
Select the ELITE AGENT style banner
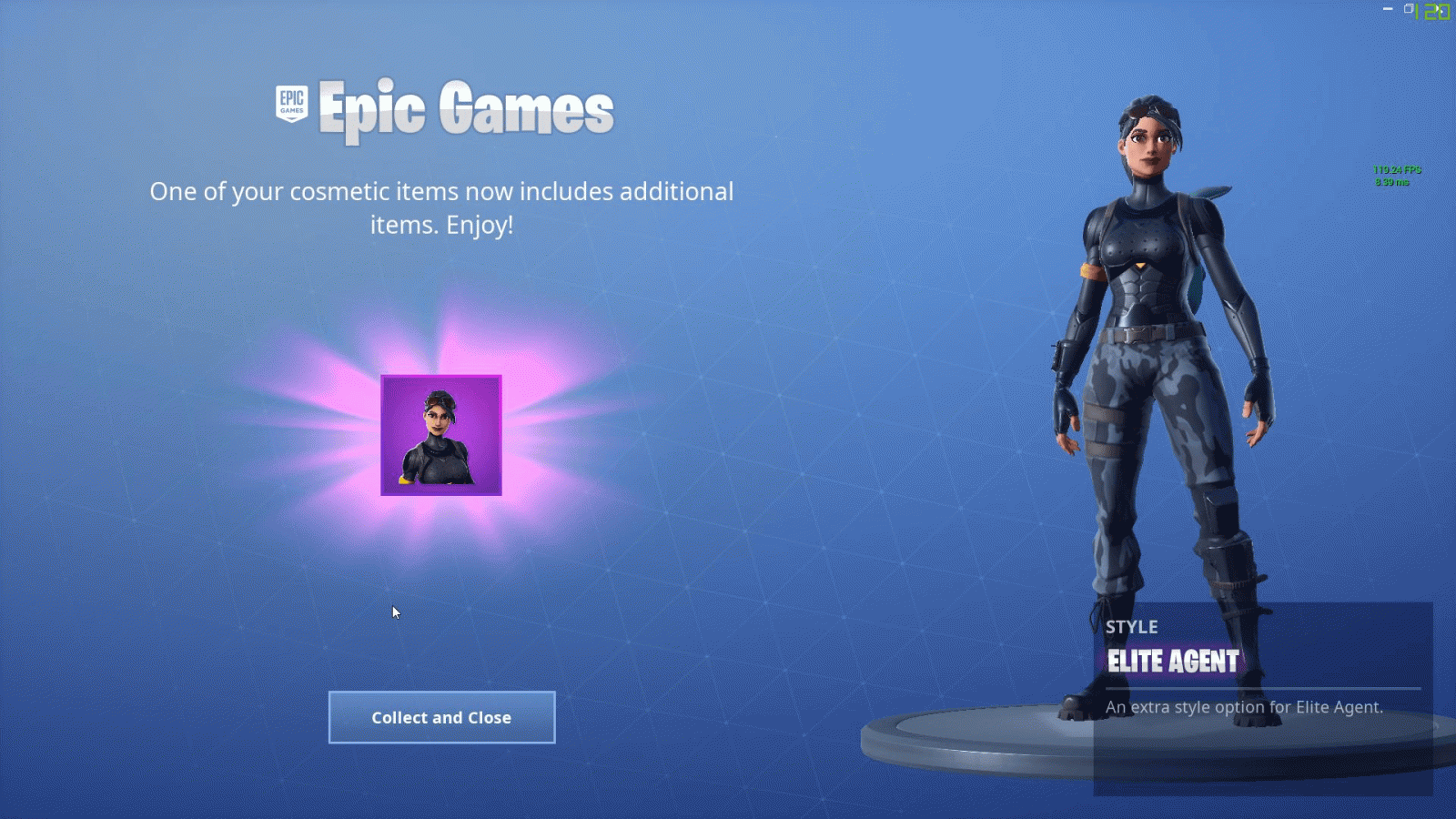click(1172, 662)
